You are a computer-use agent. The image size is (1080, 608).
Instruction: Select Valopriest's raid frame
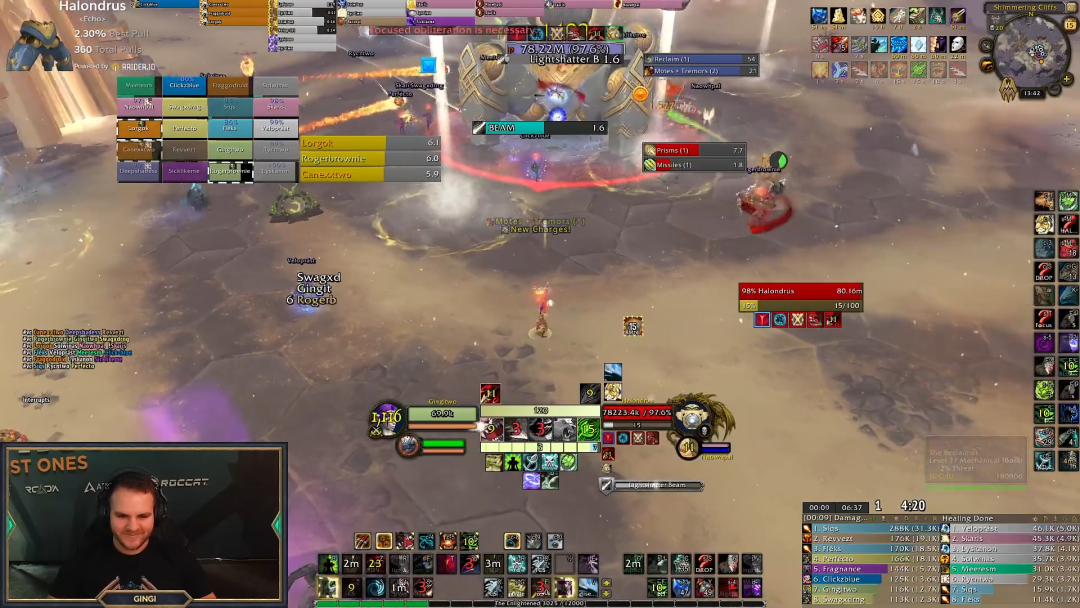[x=276, y=128]
